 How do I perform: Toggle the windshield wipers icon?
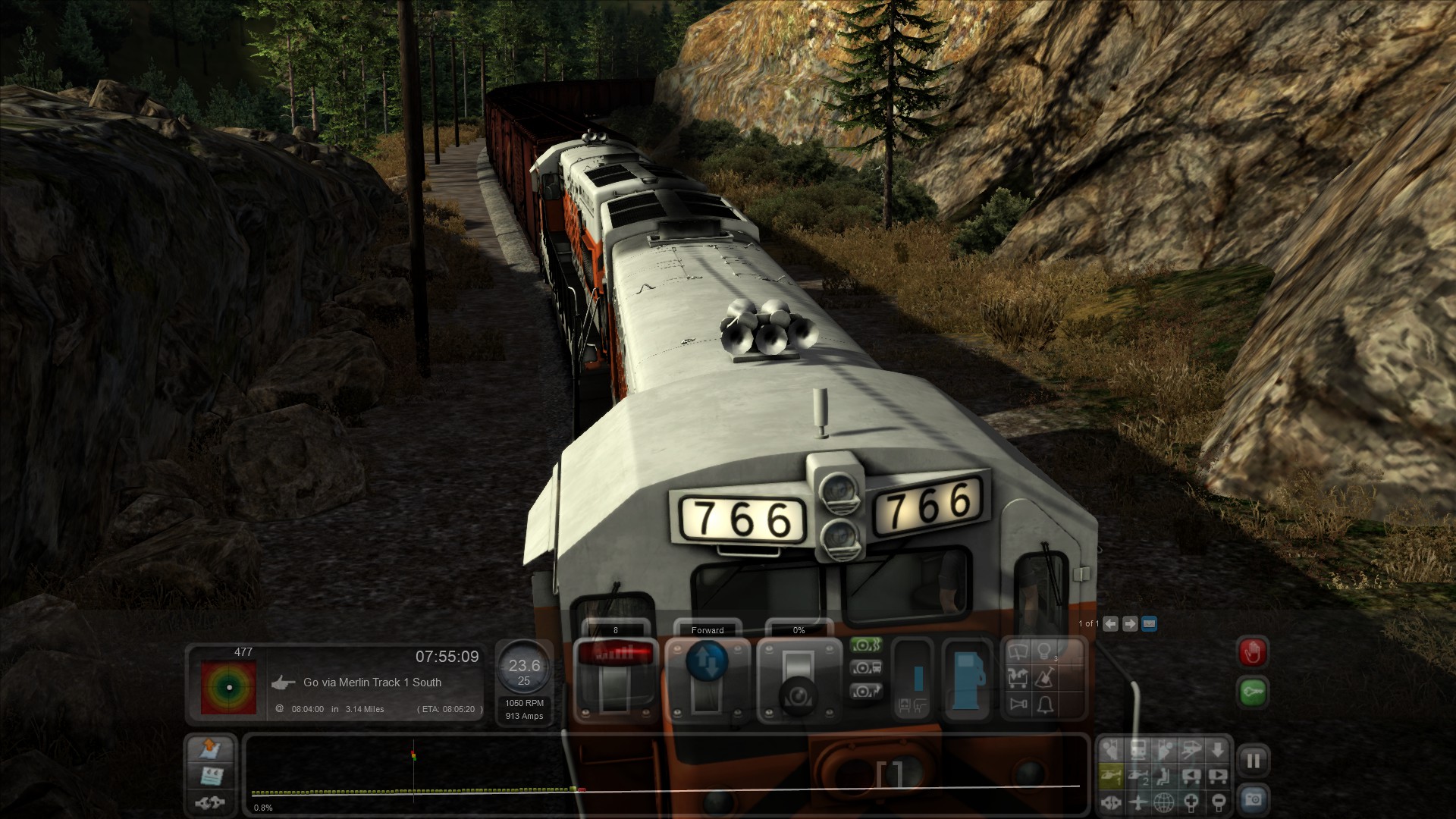[x=1018, y=651]
